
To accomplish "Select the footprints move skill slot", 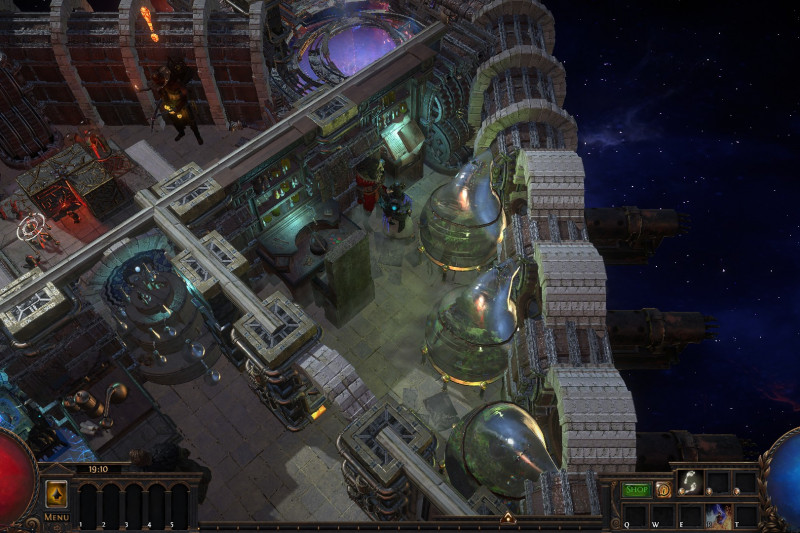I will (690, 482).
